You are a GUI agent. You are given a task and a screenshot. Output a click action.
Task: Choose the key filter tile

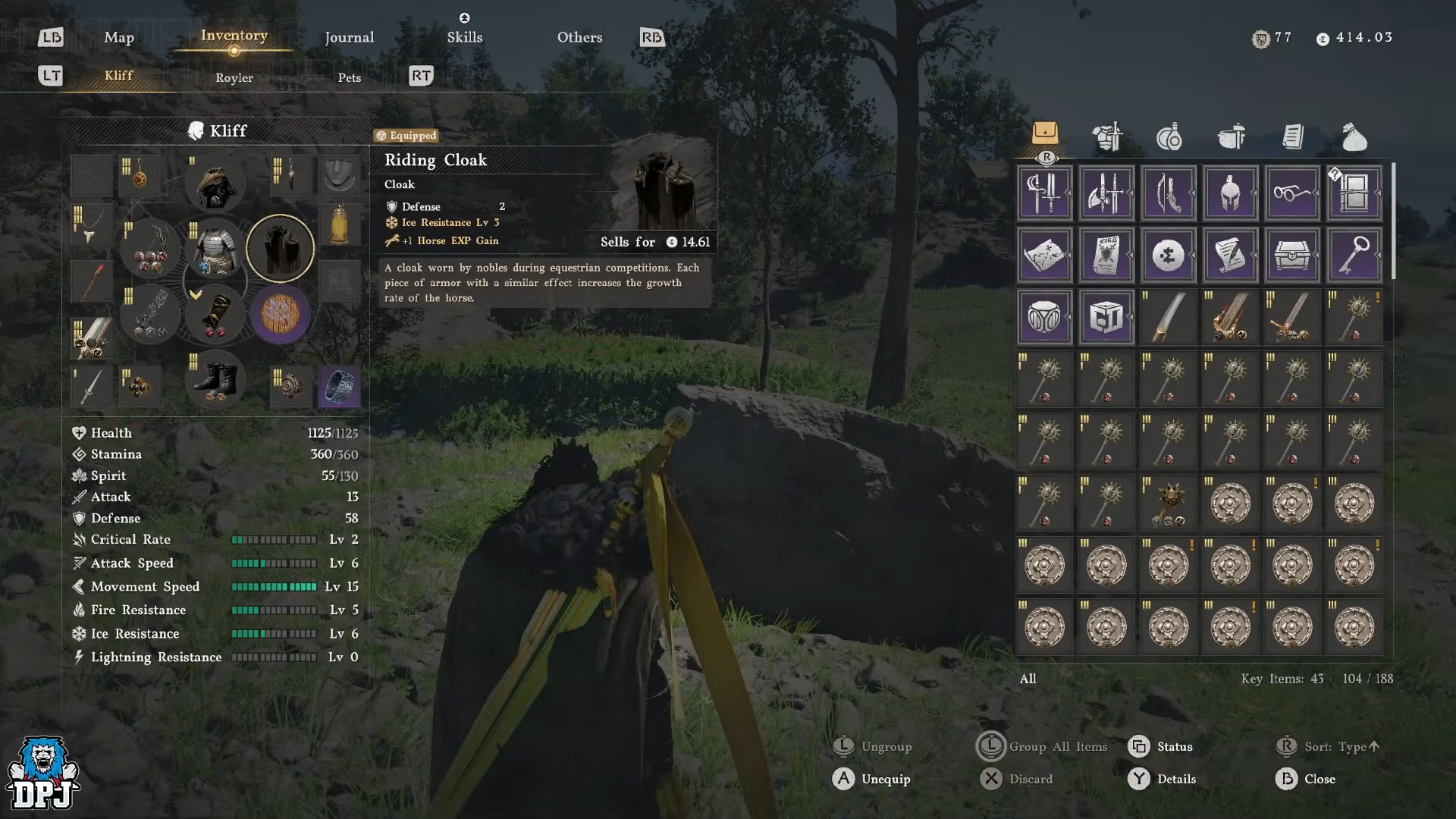[1354, 256]
